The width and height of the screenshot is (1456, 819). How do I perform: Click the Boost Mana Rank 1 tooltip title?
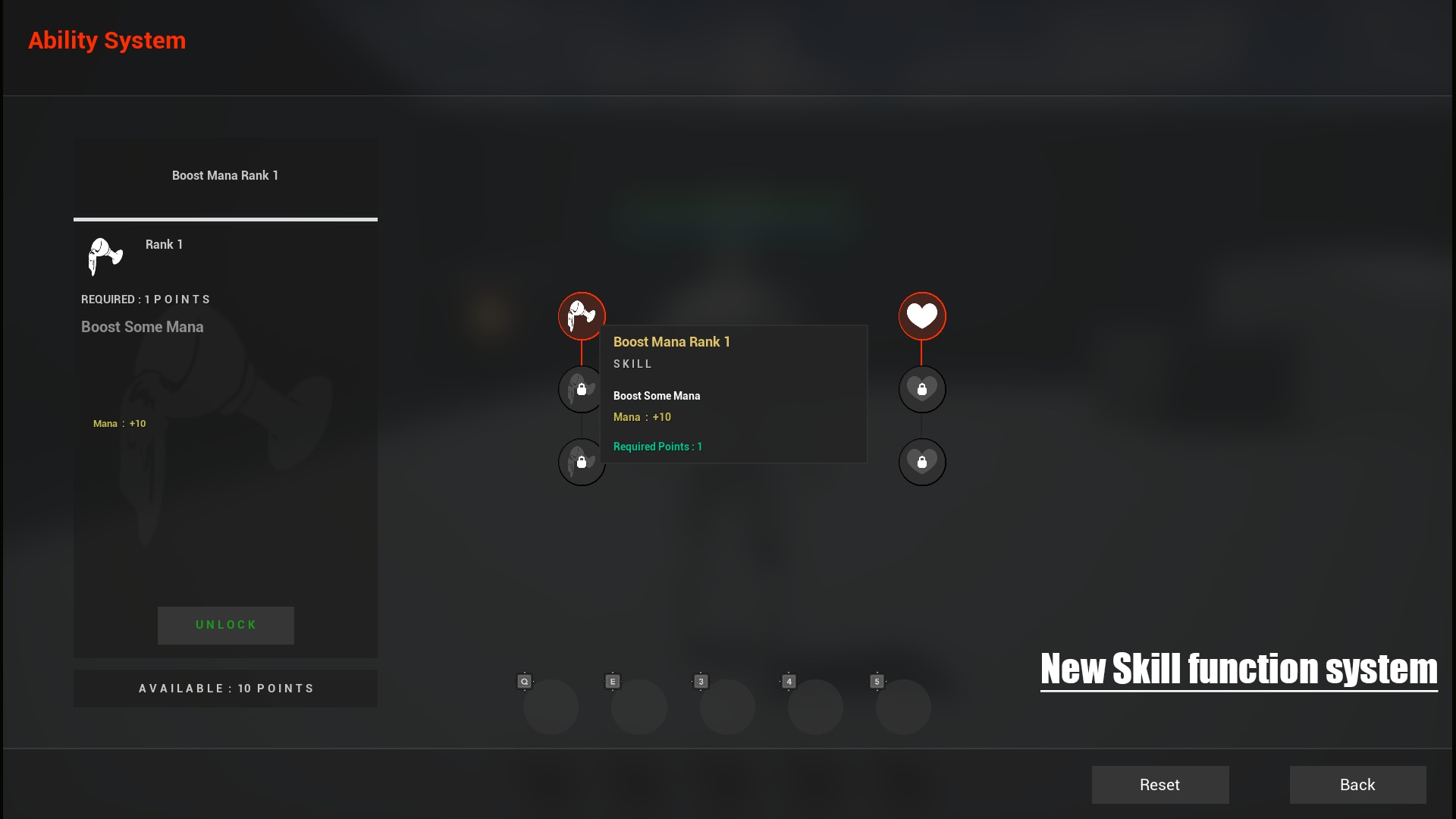[x=671, y=342]
